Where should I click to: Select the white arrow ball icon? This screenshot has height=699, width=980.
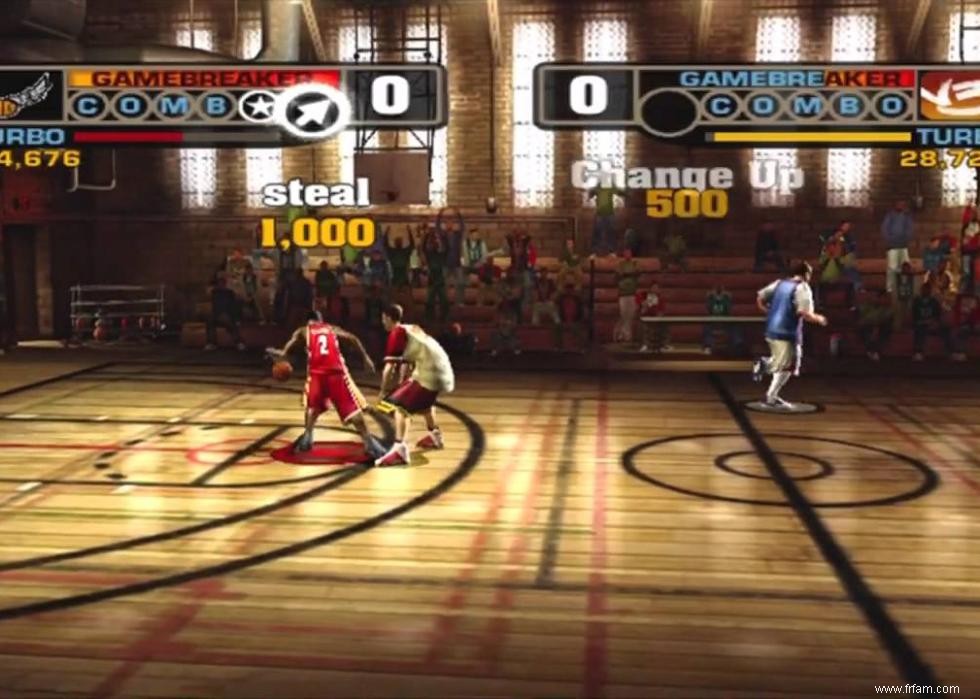tap(312, 109)
